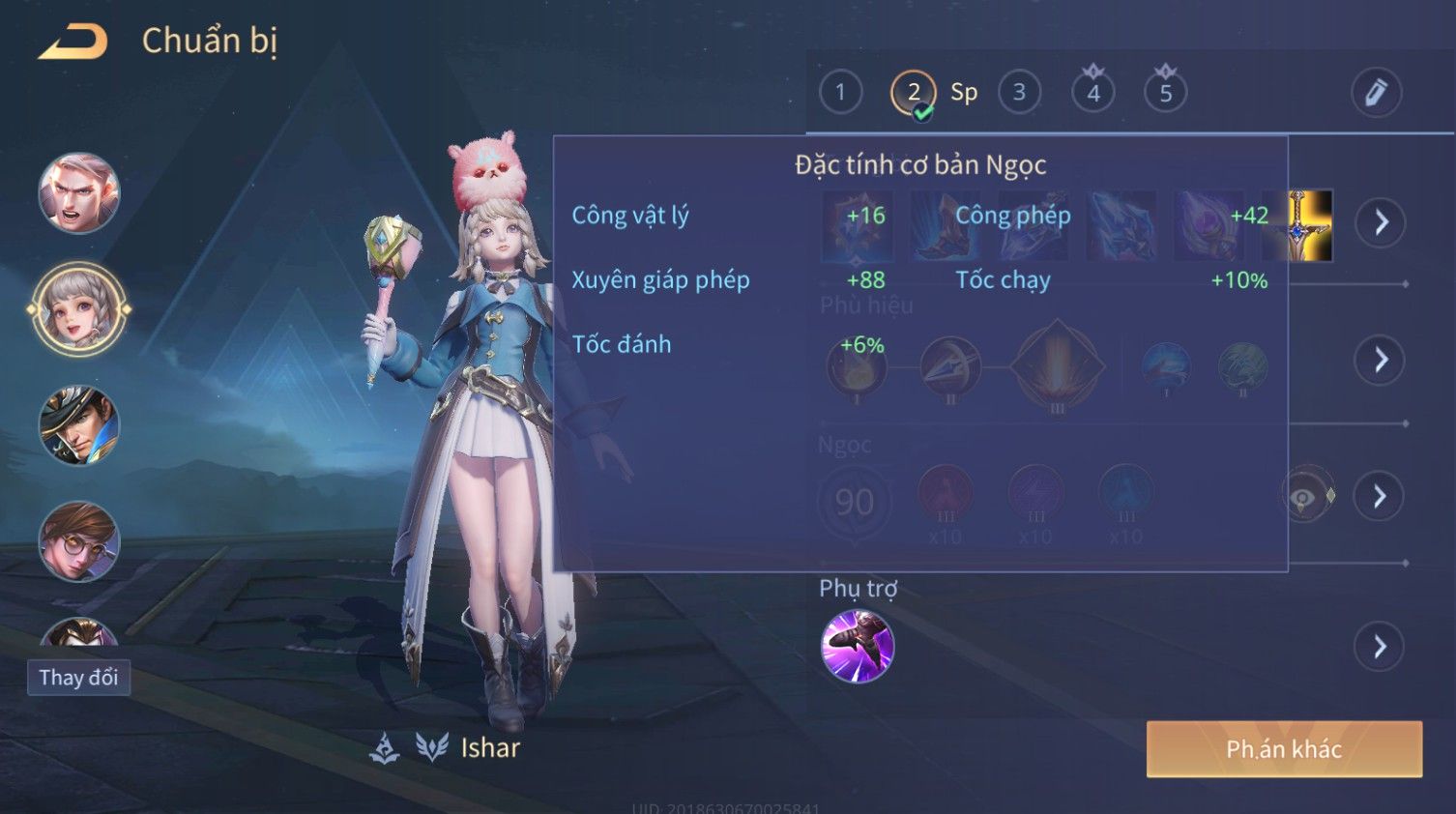This screenshot has height=814, width=1456.
Task: Go back with the return arrow
Action: click(73, 42)
